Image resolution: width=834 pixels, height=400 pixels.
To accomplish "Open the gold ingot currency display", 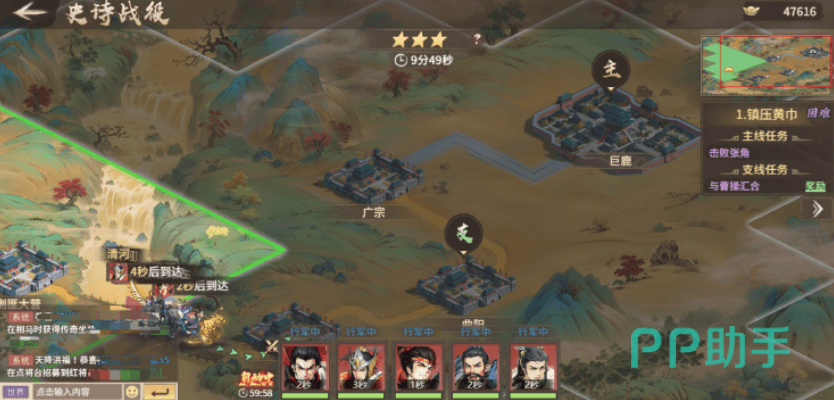I will [788, 12].
